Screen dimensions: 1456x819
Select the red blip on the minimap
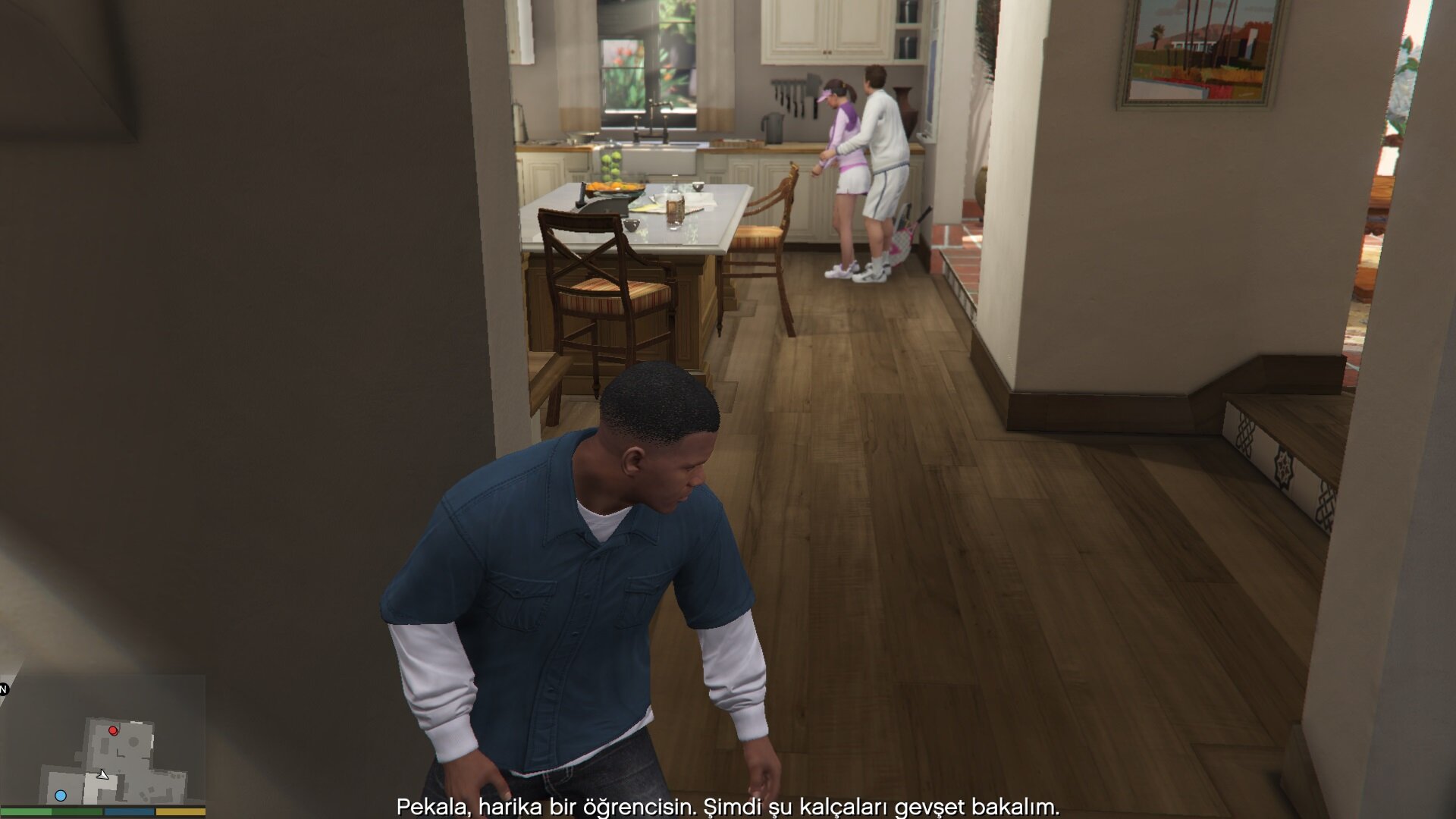113,731
